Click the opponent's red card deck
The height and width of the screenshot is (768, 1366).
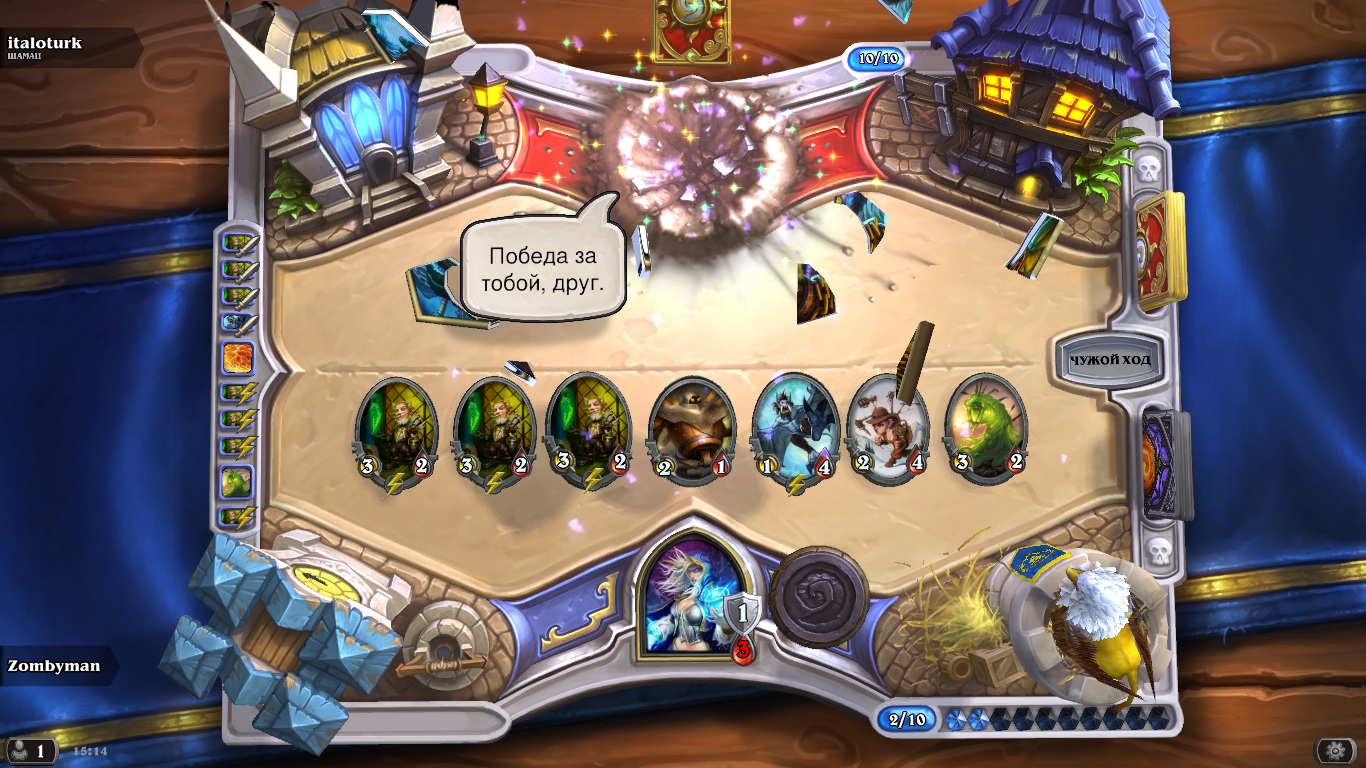1160,250
